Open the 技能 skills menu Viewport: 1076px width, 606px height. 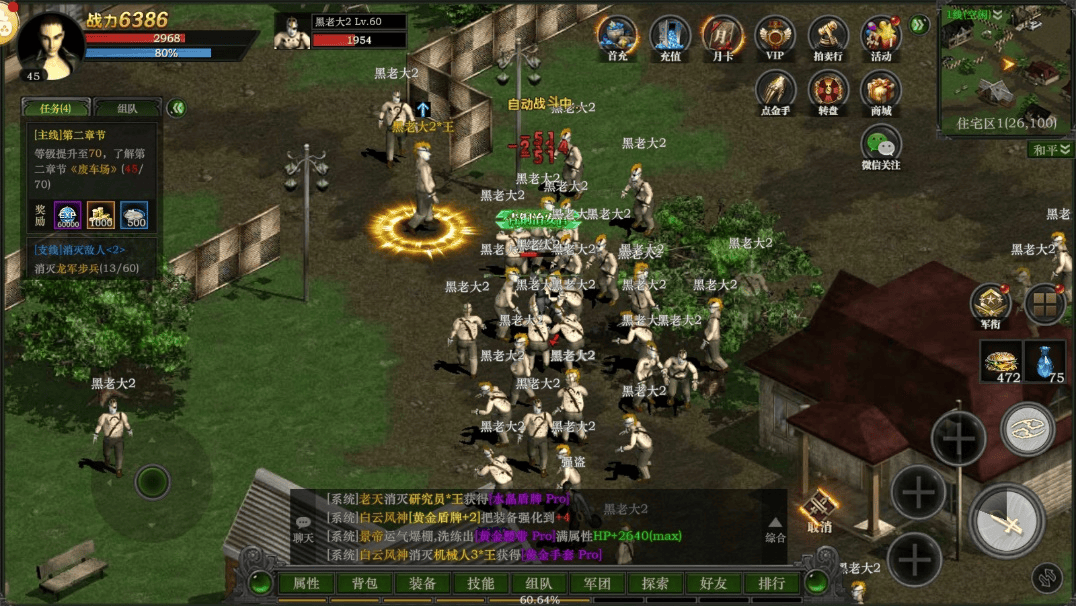pyautogui.click(x=480, y=584)
